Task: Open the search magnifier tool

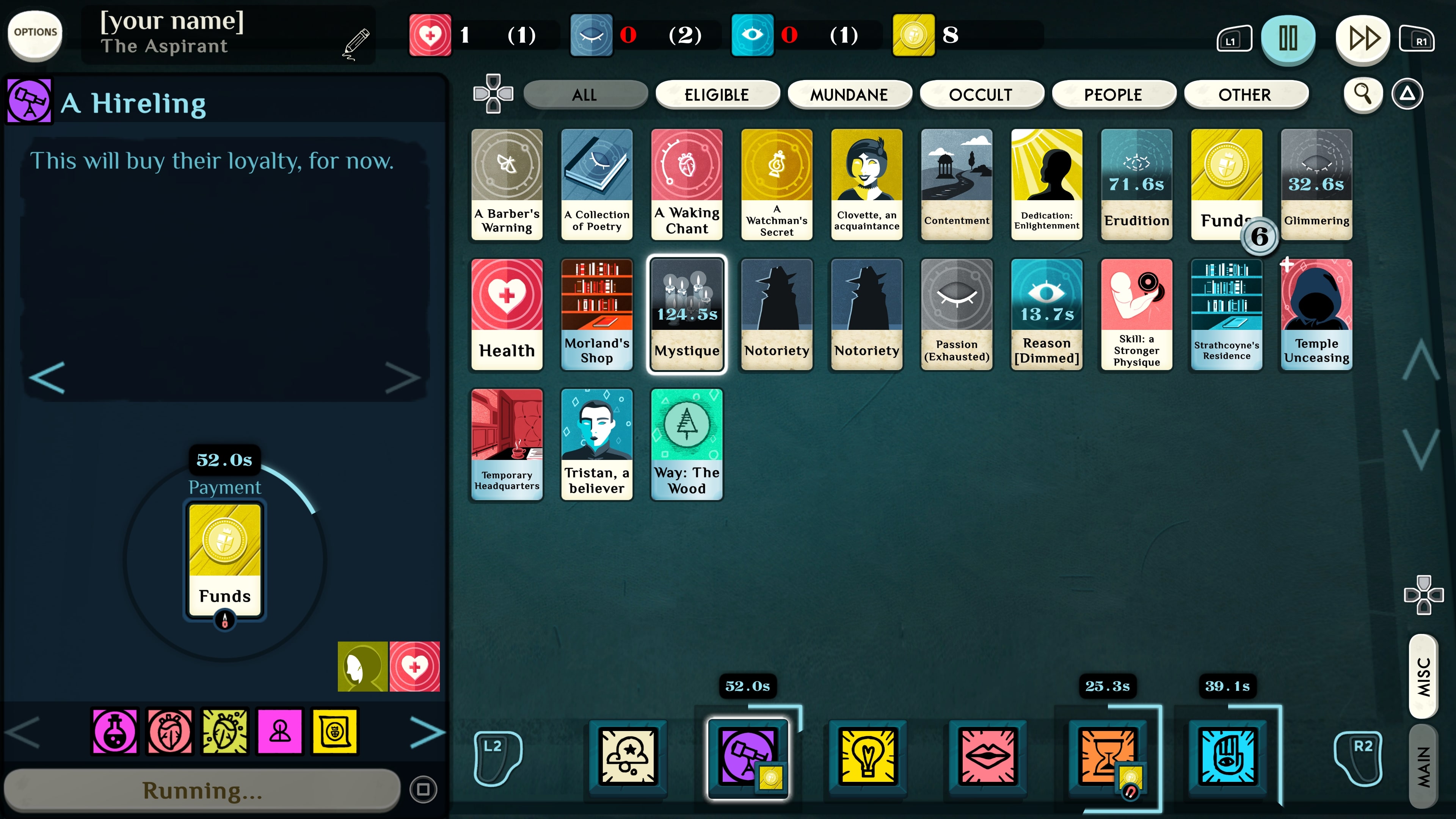Action: [1363, 94]
